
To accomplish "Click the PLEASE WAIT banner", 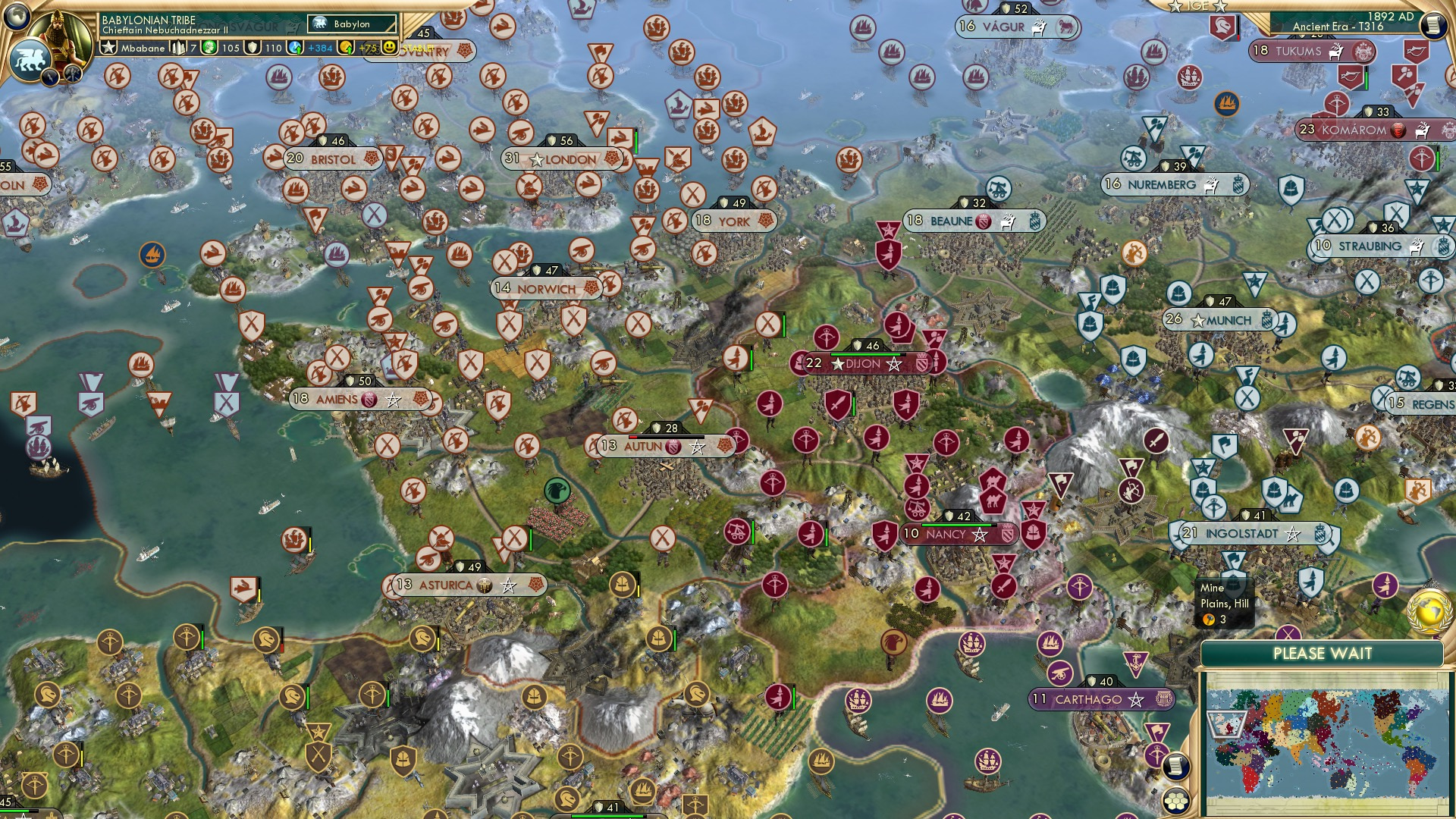I will coord(1323,653).
